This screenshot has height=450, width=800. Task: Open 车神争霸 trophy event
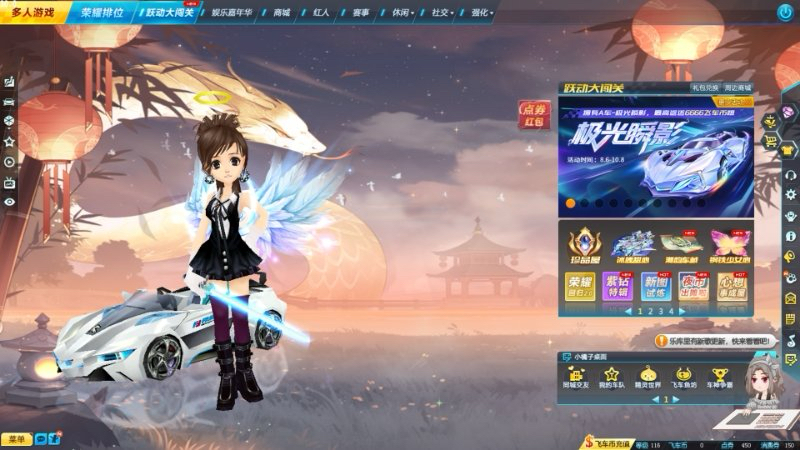[x=716, y=377]
